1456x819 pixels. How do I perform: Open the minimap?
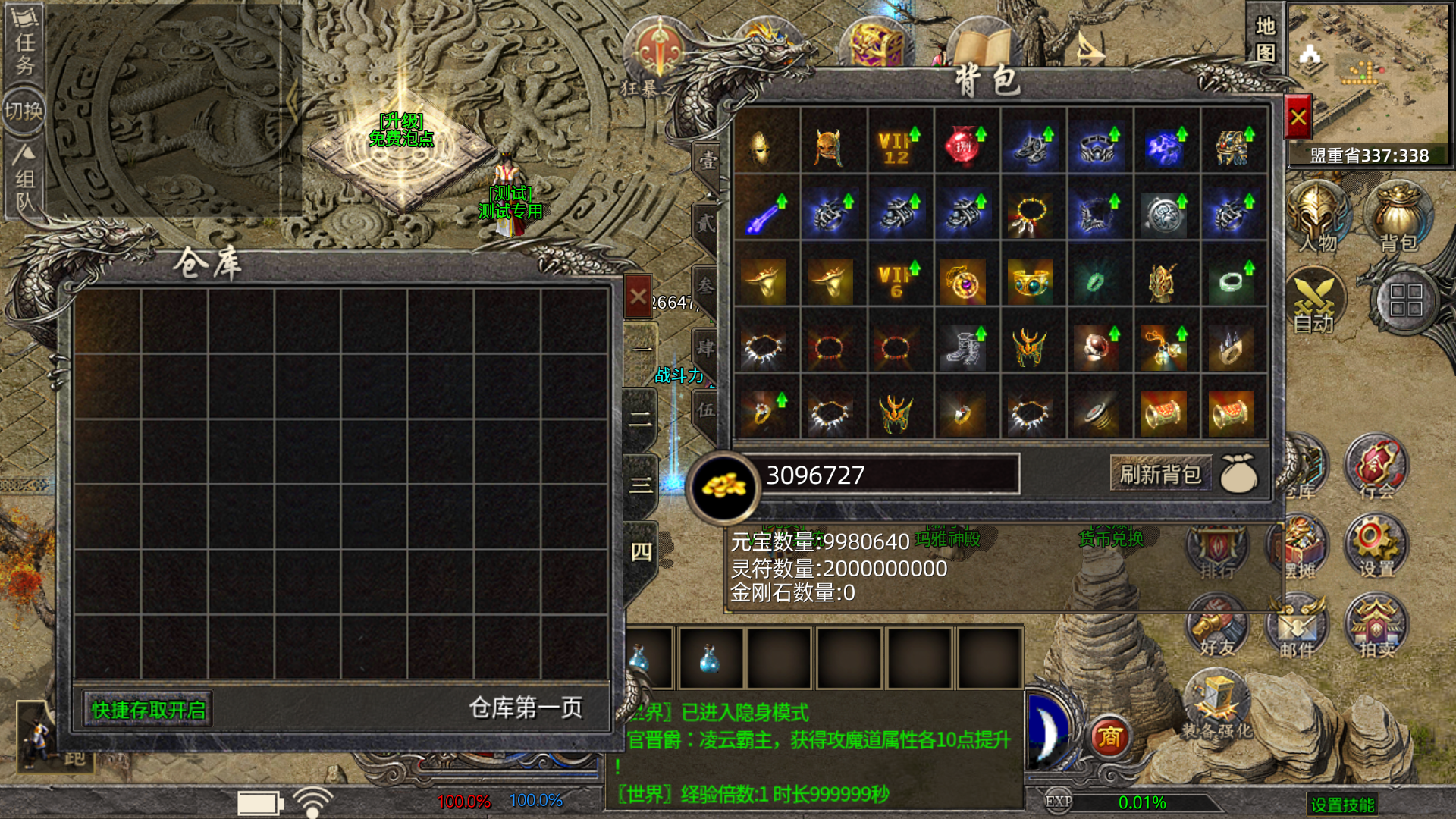pyautogui.click(x=1367, y=76)
